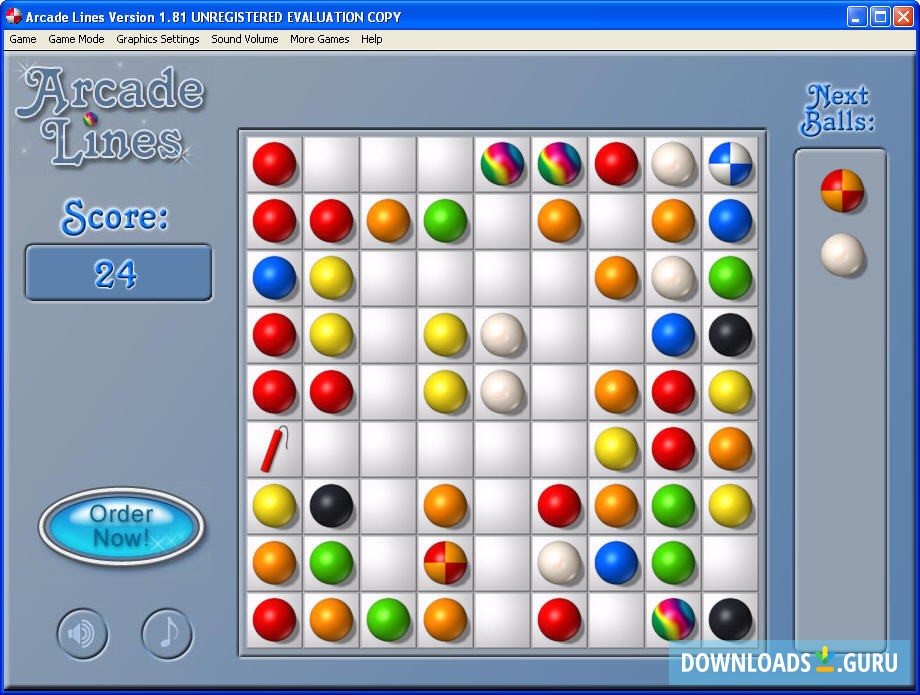The height and width of the screenshot is (695, 920).
Task: Open the Game Mode menu
Action: click(76, 39)
